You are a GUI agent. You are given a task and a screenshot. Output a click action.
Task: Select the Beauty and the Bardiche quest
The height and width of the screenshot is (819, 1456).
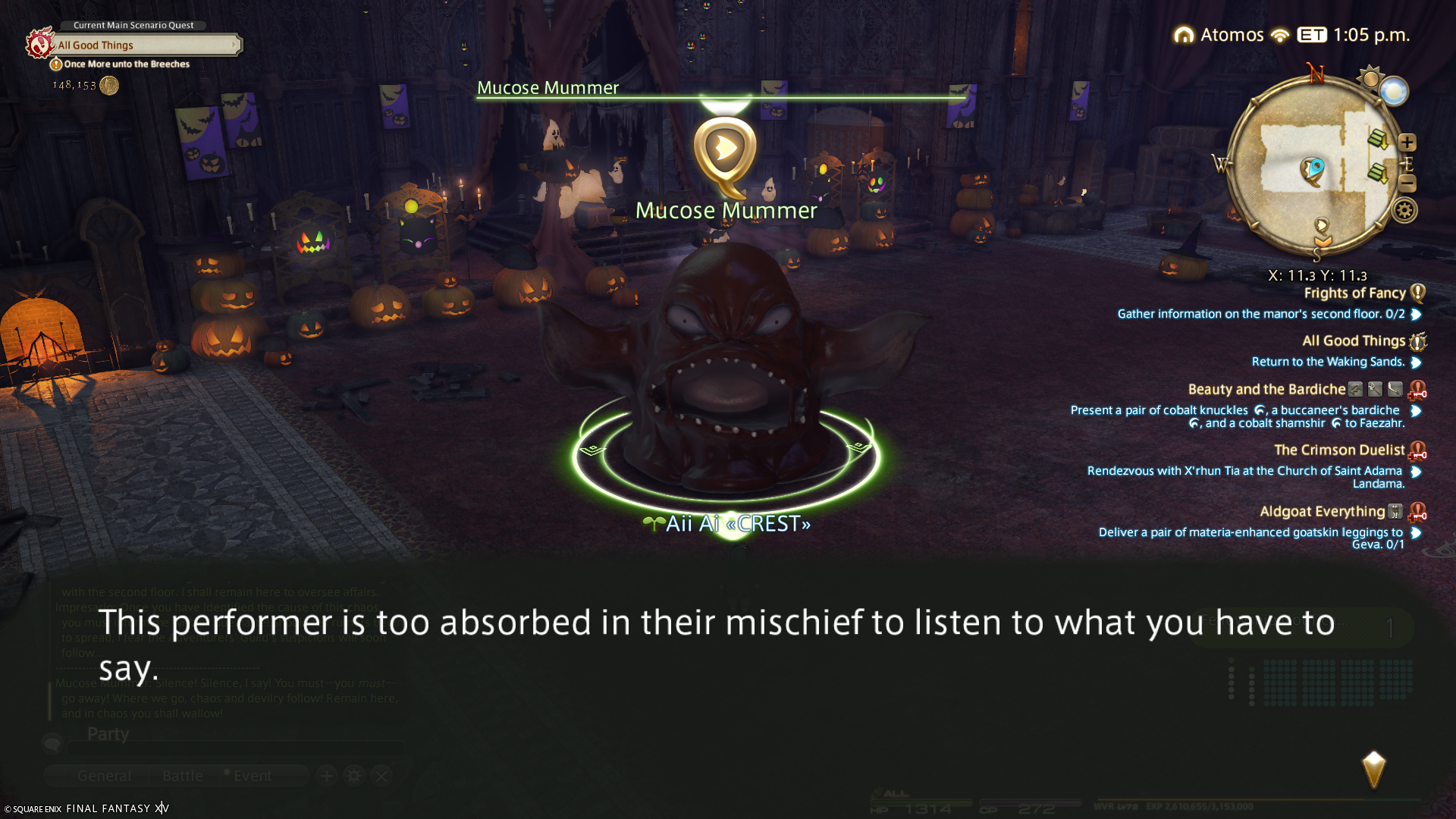click(x=1266, y=390)
